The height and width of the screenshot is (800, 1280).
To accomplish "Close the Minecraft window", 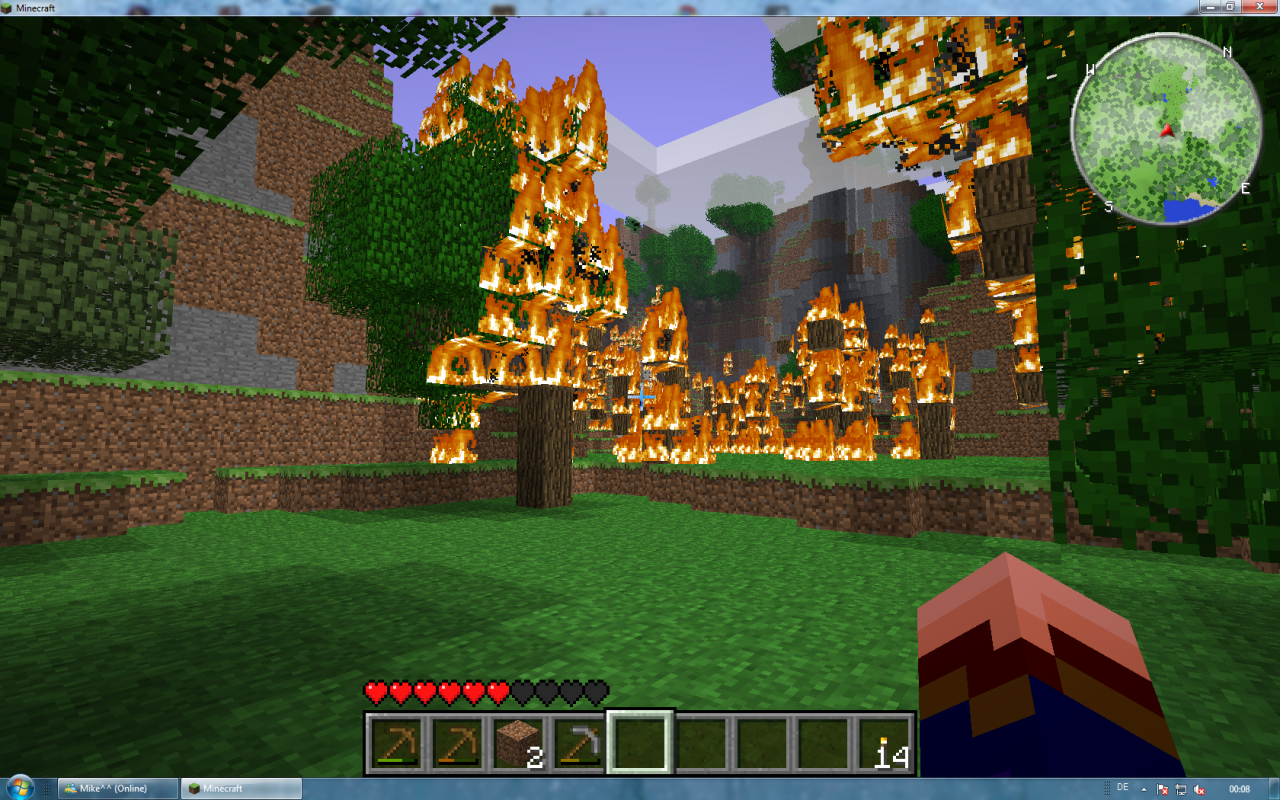I will pos(1262,7).
